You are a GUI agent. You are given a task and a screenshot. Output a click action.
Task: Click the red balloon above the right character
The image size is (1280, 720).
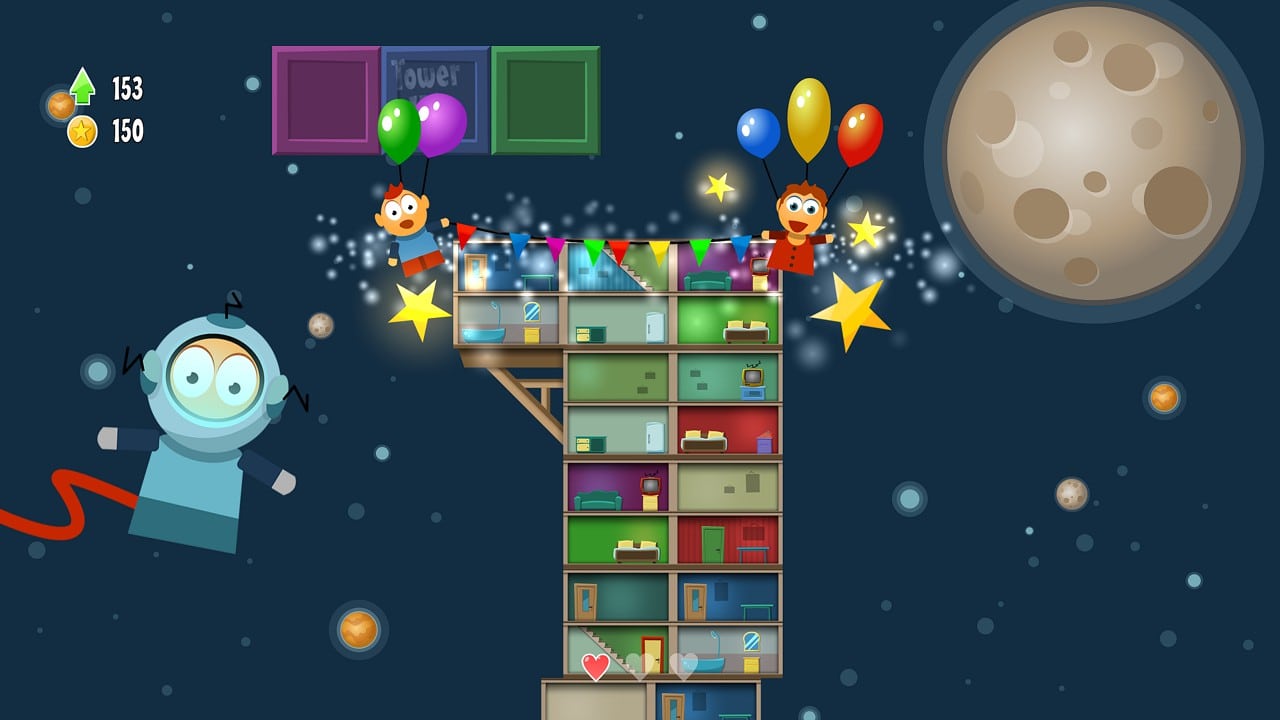862,135
